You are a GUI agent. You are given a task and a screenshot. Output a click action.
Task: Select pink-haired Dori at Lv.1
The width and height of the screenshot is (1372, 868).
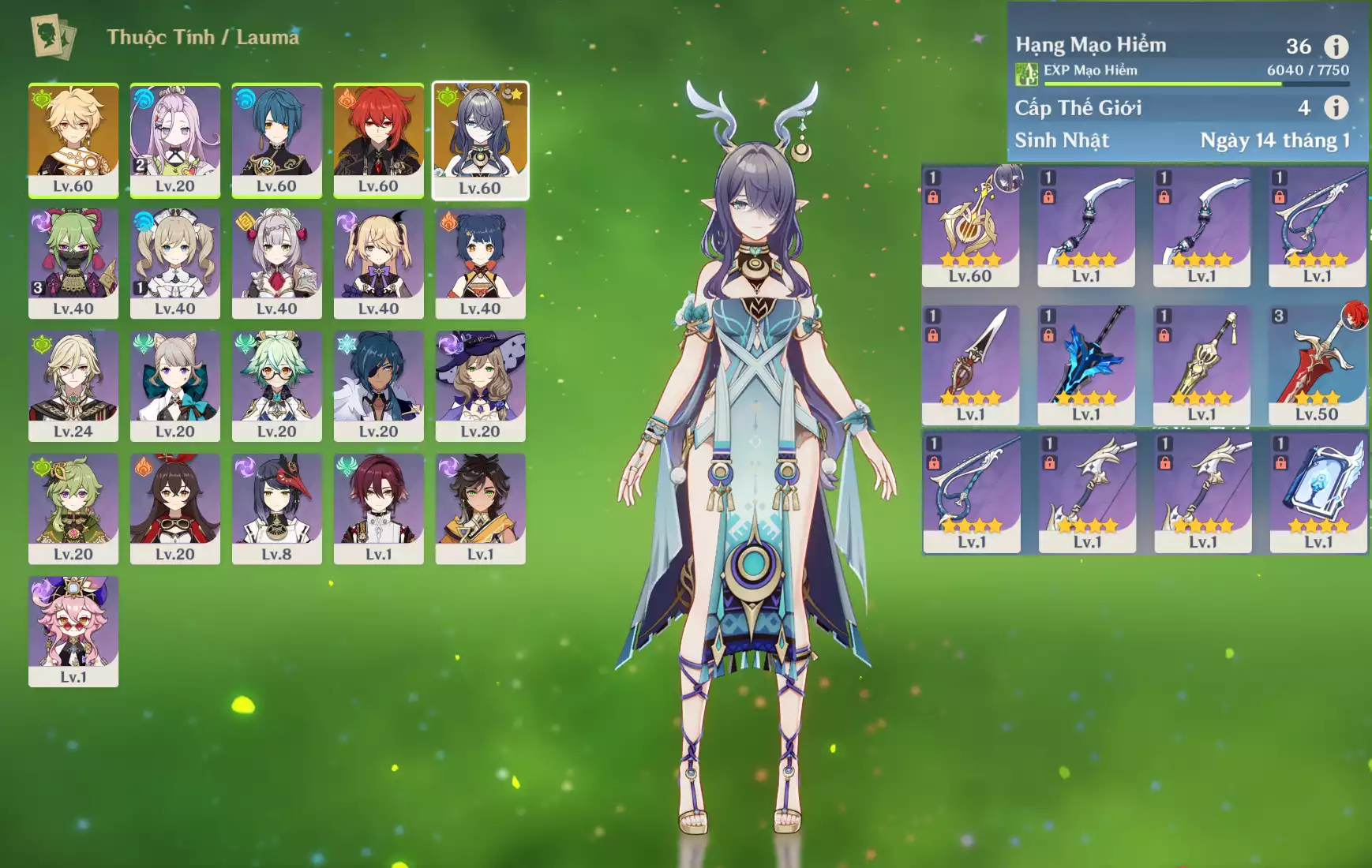point(73,630)
